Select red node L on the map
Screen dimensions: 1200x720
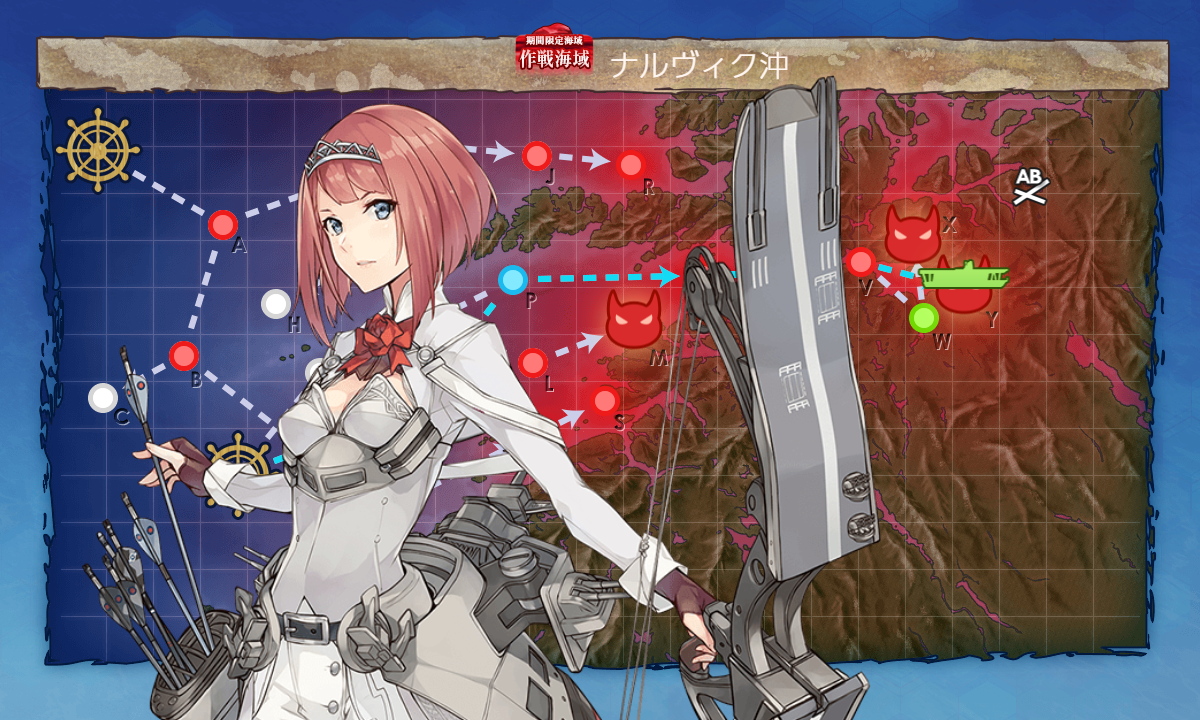point(533,361)
